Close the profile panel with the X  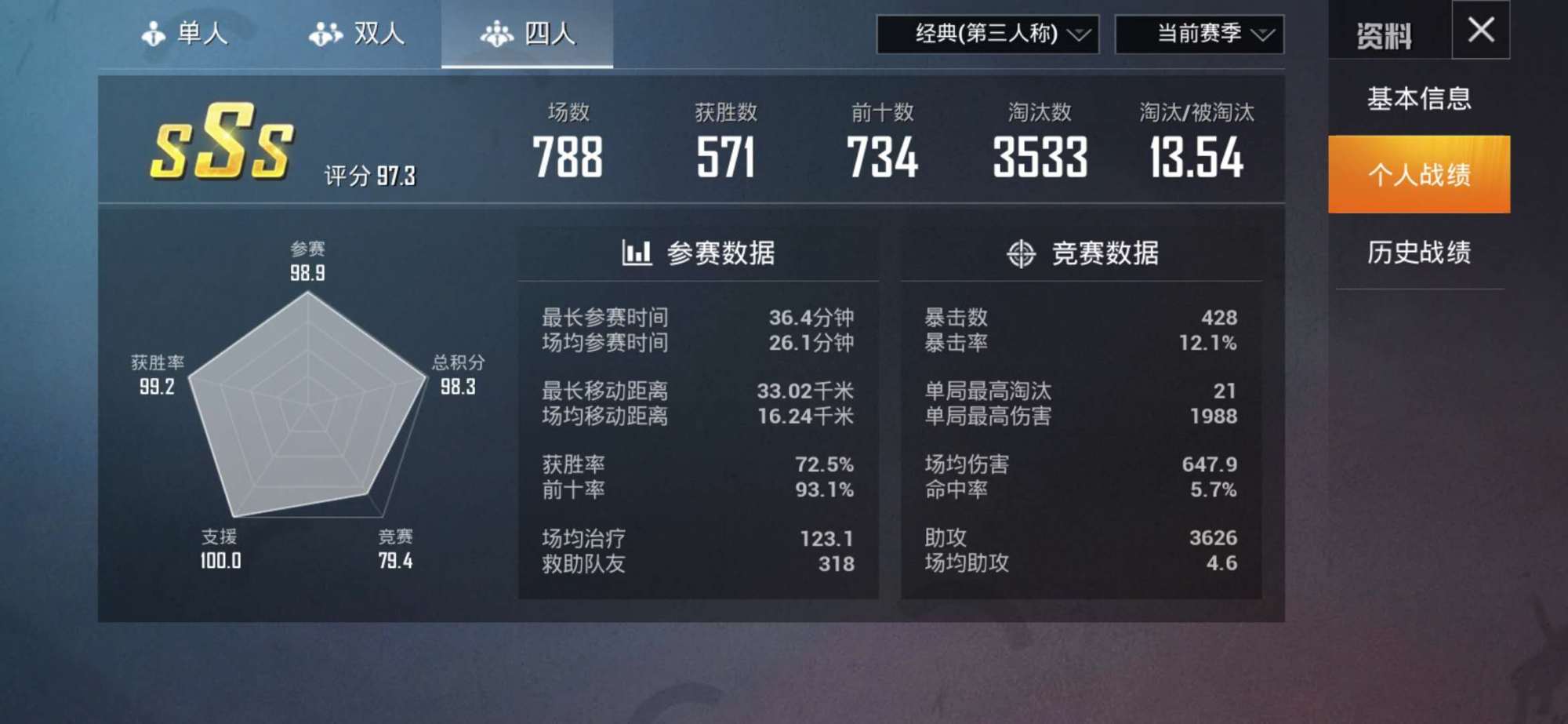click(x=1480, y=30)
